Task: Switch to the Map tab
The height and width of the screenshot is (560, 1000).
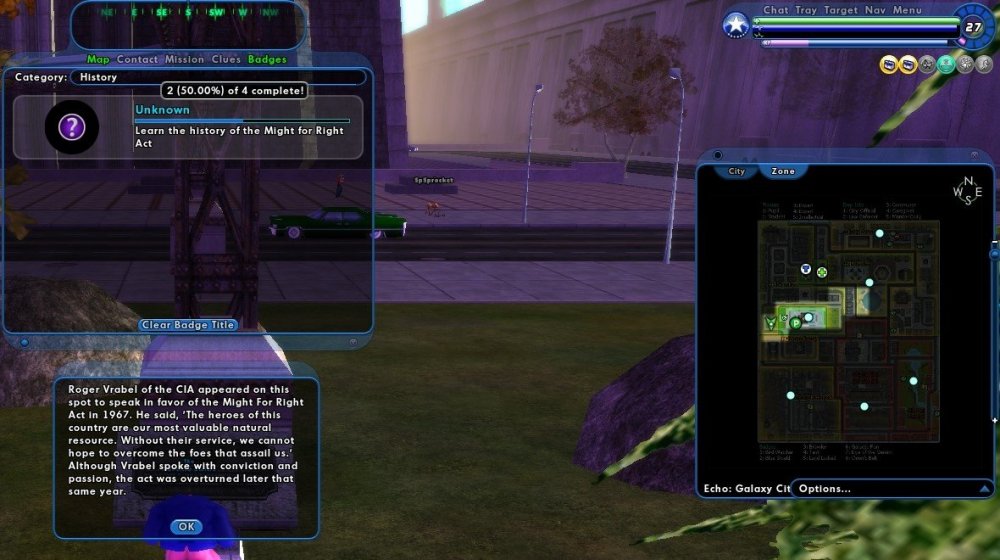Action: pos(98,59)
